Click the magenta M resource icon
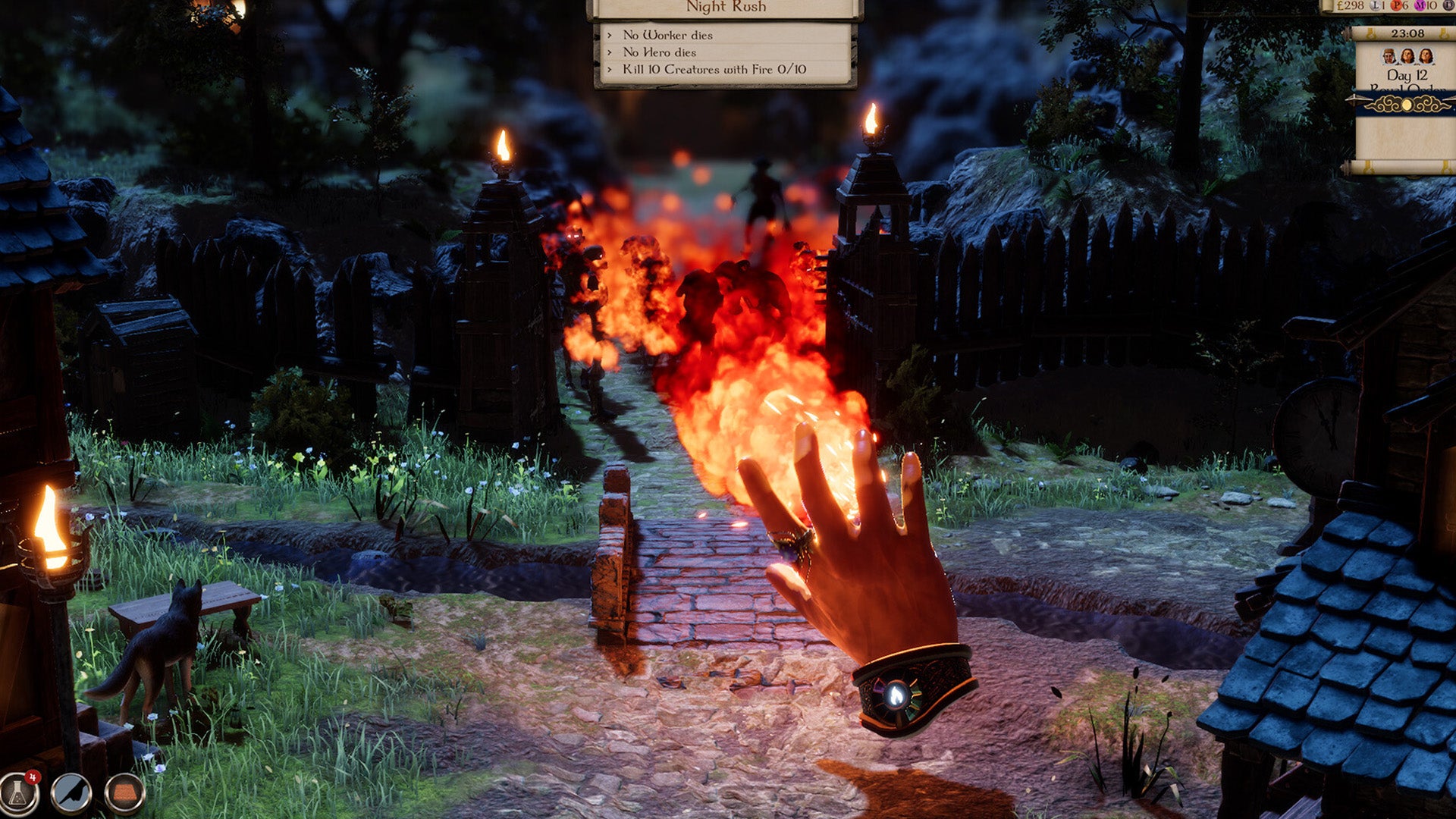Viewport: 1456px width, 819px height. pyautogui.click(x=1420, y=5)
